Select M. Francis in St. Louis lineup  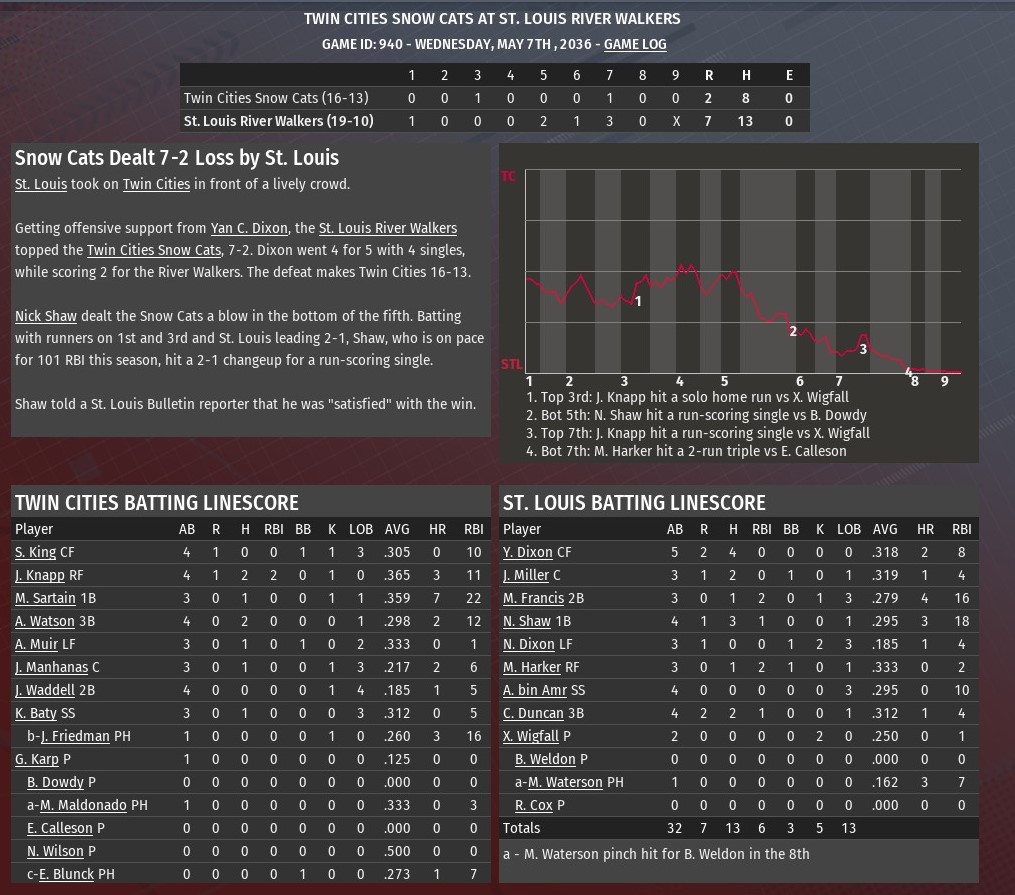coord(533,598)
